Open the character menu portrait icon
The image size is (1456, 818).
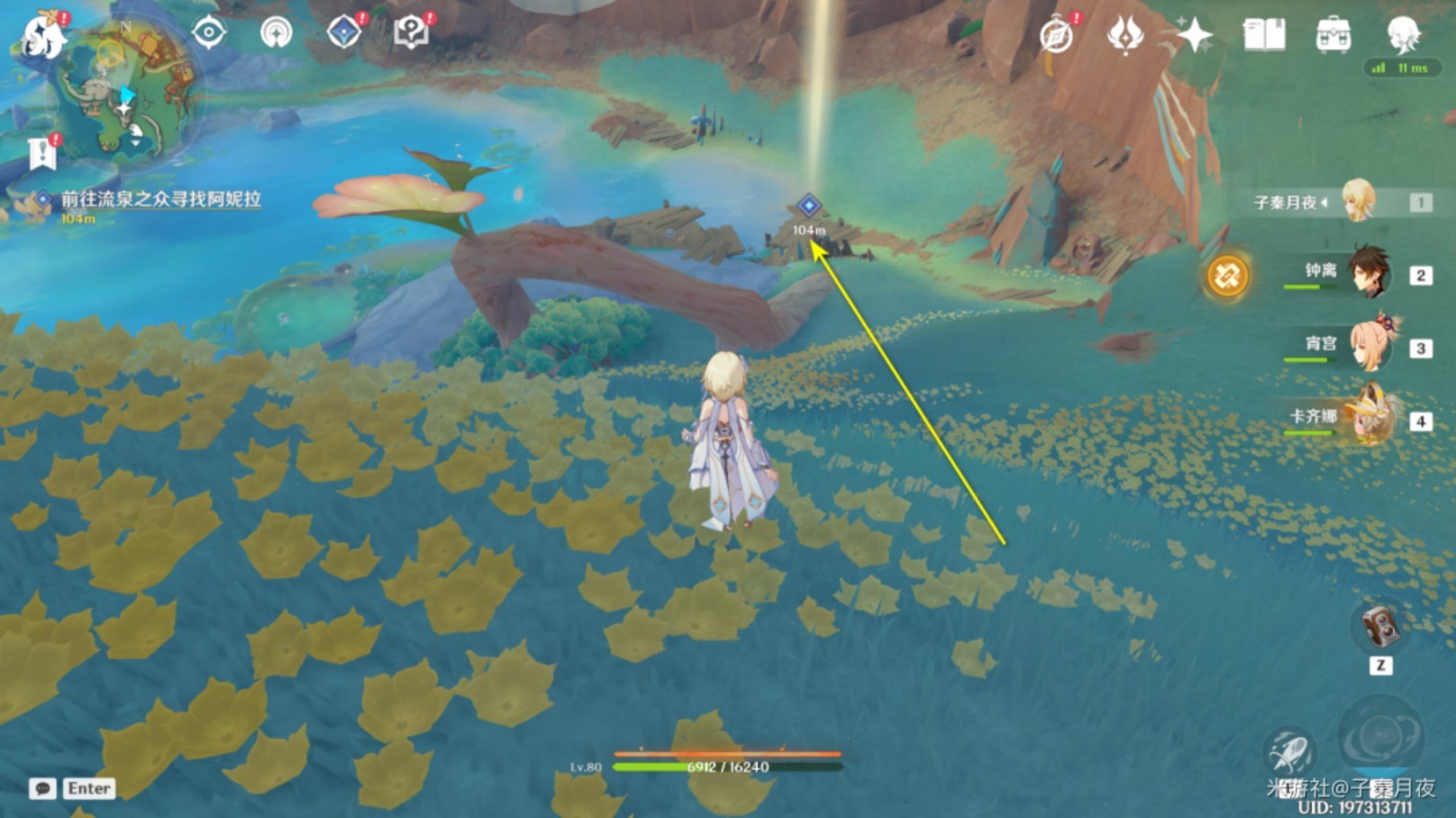(1402, 34)
